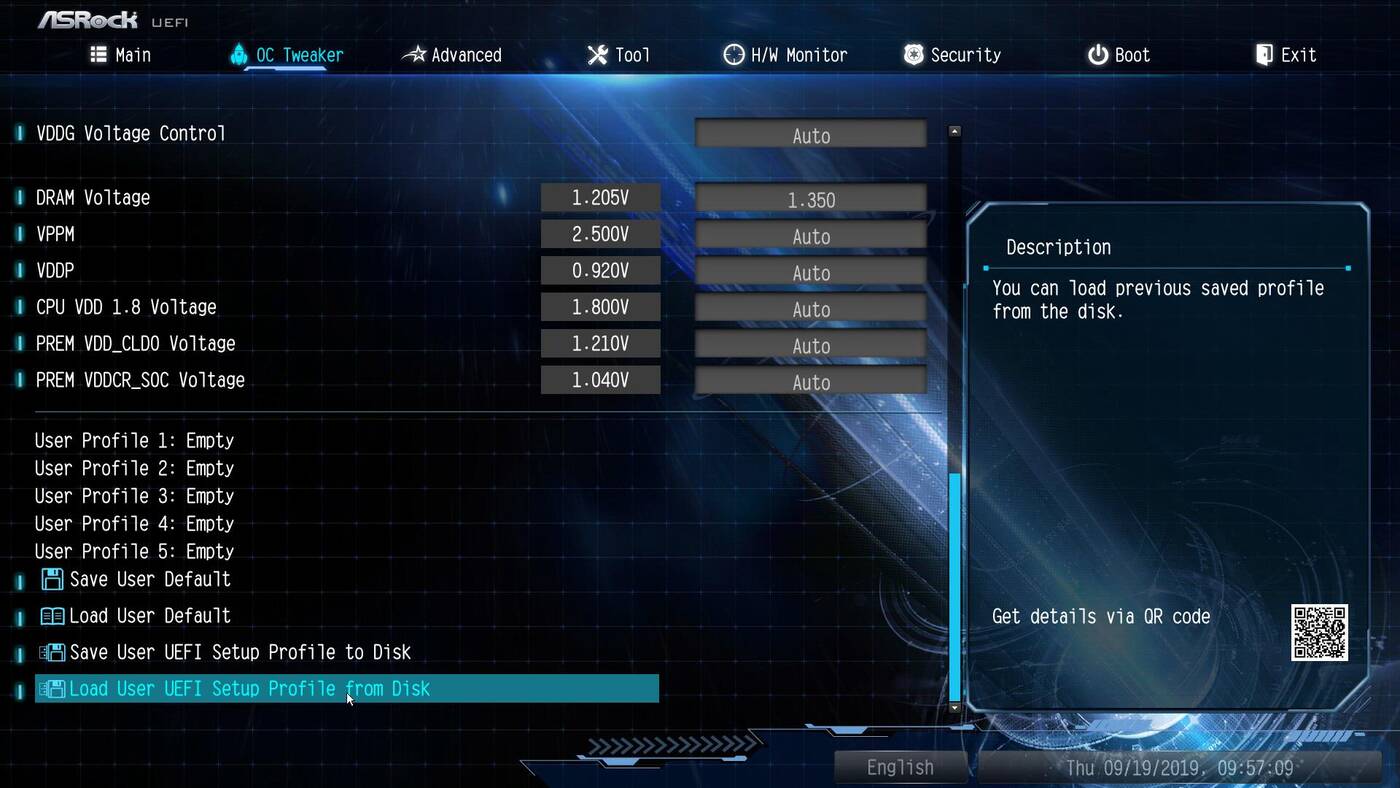Edit the DRAM Voltage 1.350 value field
Image resolution: width=1400 pixels, height=788 pixels.
point(810,199)
